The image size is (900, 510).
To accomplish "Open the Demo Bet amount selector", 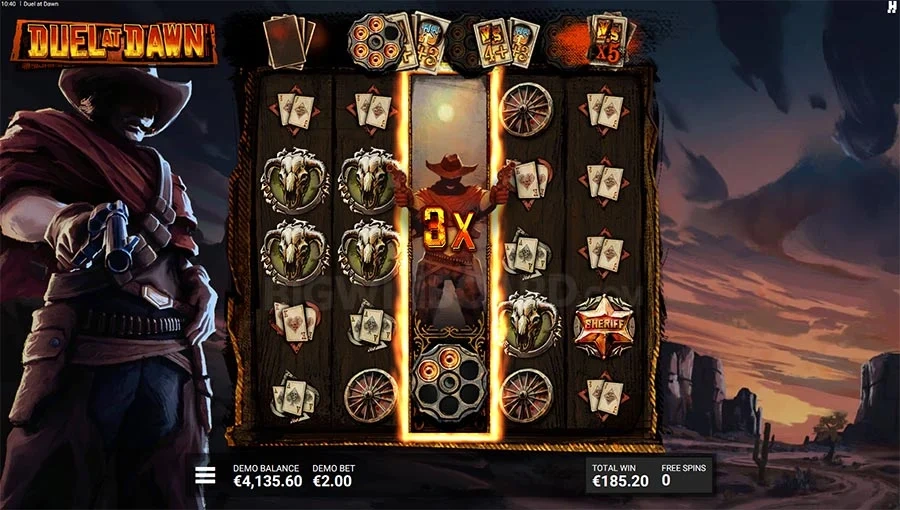I will coord(333,475).
